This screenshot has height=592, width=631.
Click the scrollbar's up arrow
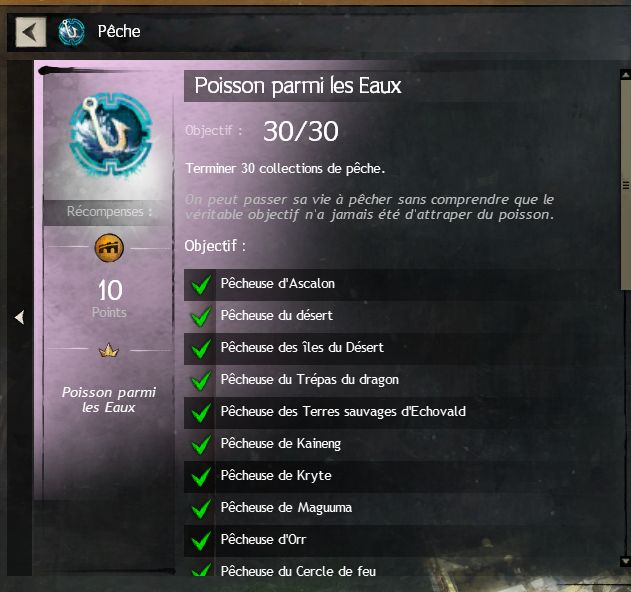coord(625,74)
